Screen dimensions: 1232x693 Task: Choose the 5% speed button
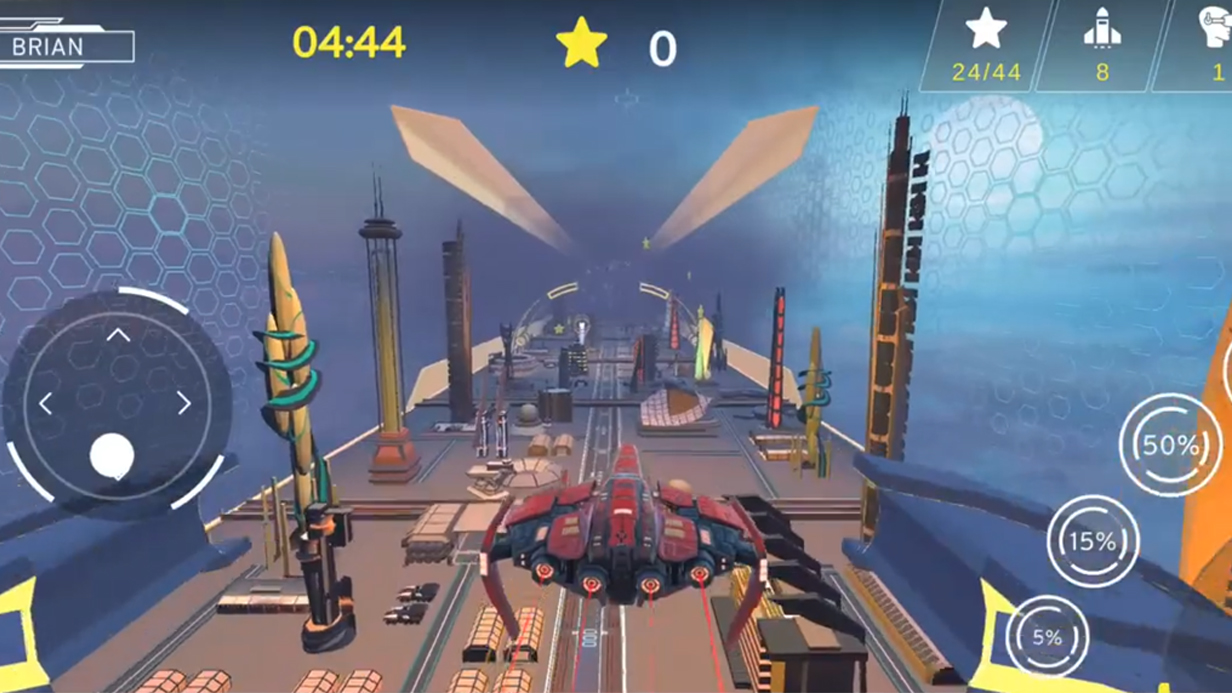coord(1047,637)
